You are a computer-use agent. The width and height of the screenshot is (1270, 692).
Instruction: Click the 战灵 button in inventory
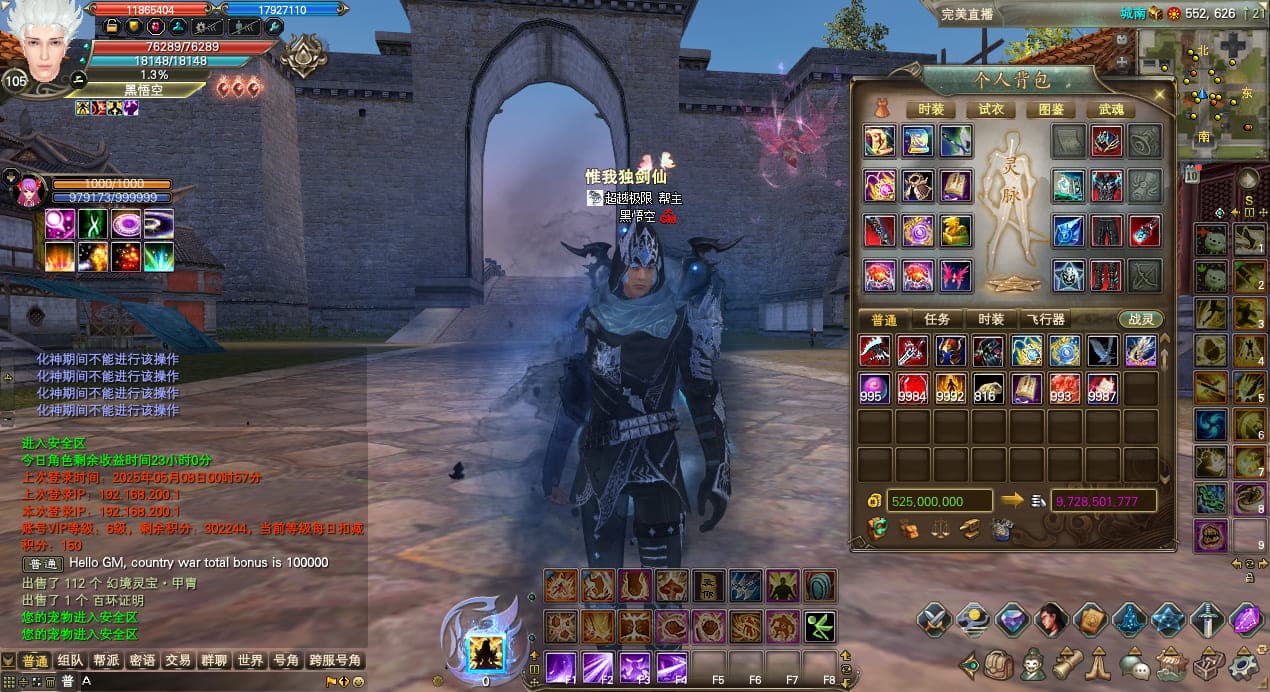1140,319
